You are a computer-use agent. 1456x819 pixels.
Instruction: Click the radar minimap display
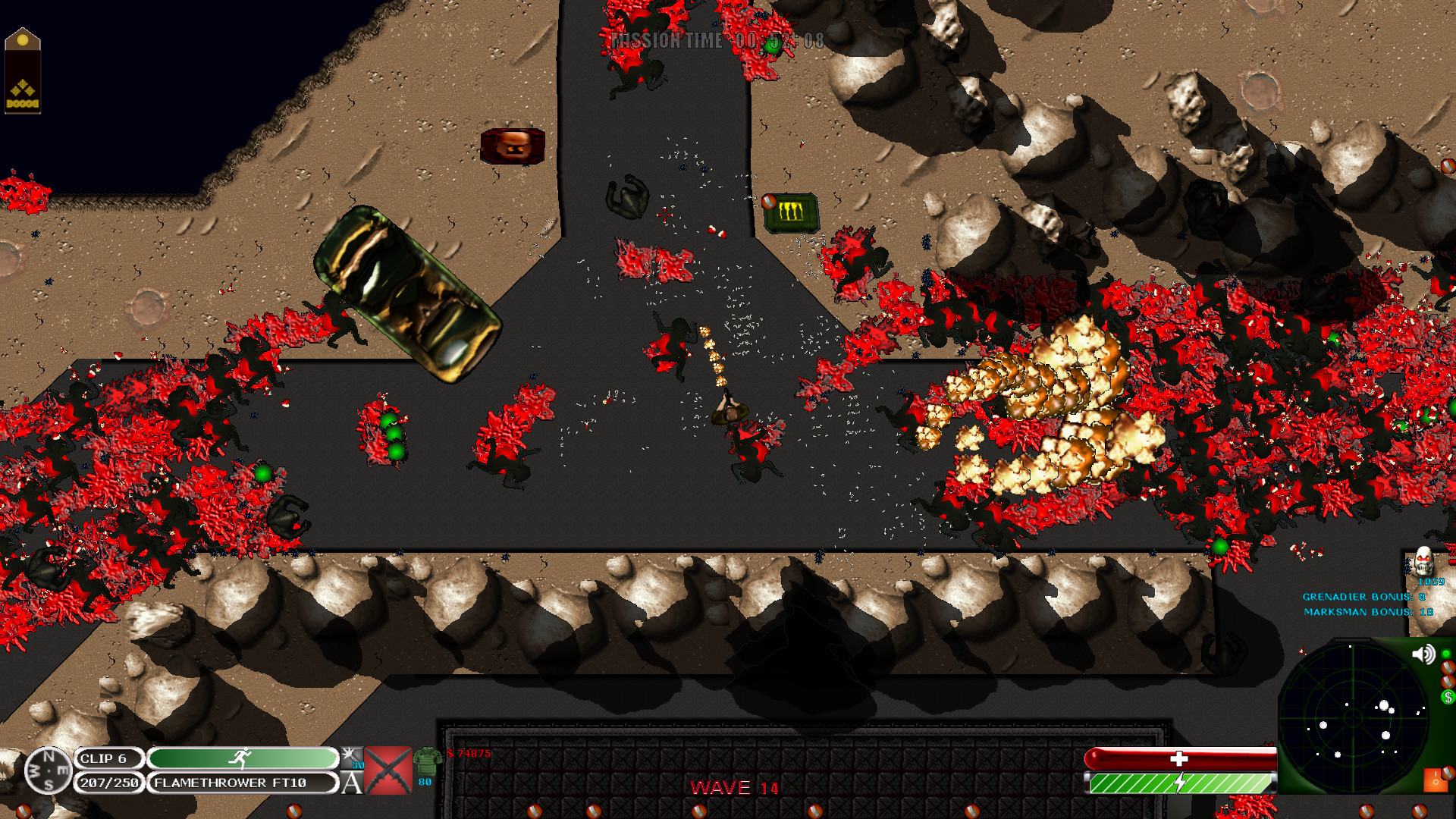[x=1354, y=717]
